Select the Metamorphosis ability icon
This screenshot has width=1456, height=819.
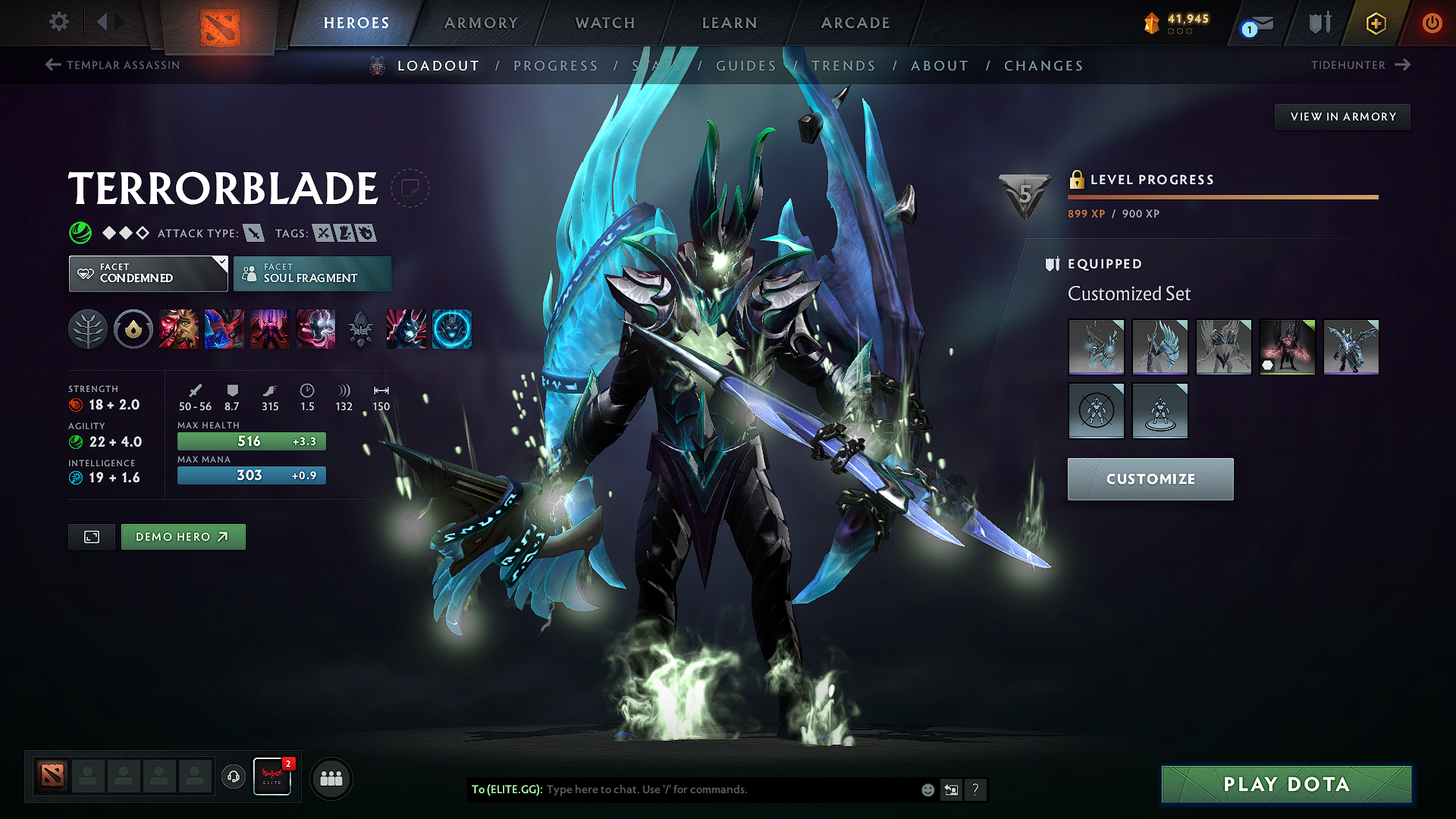[x=270, y=328]
